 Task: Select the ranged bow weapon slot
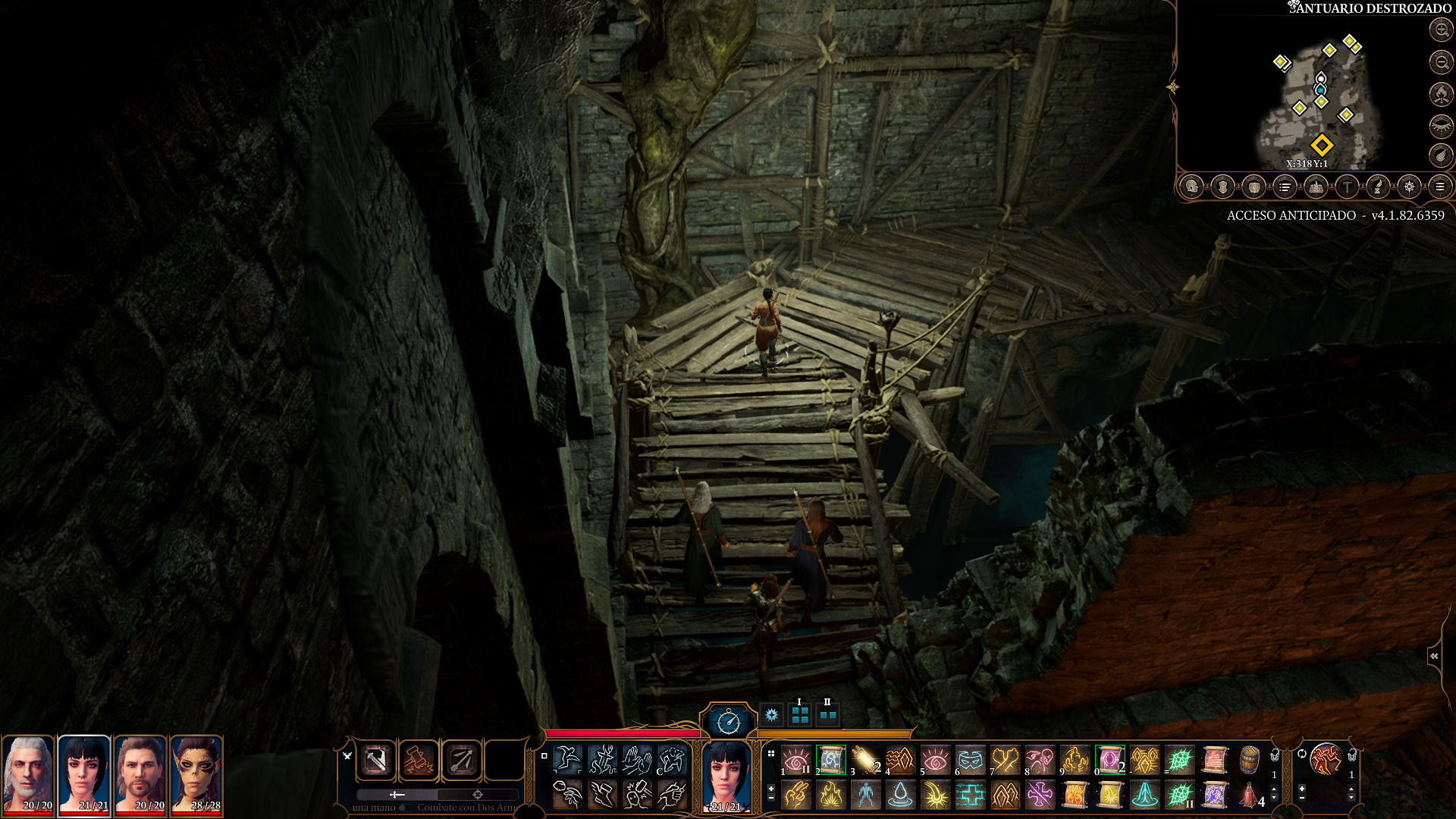461,760
